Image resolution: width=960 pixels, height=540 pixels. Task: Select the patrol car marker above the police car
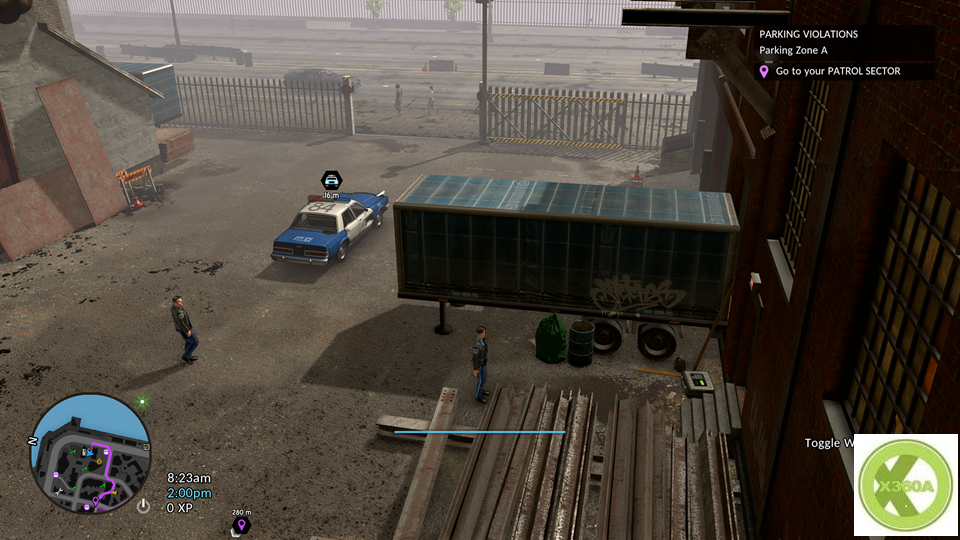pos(330,180)
